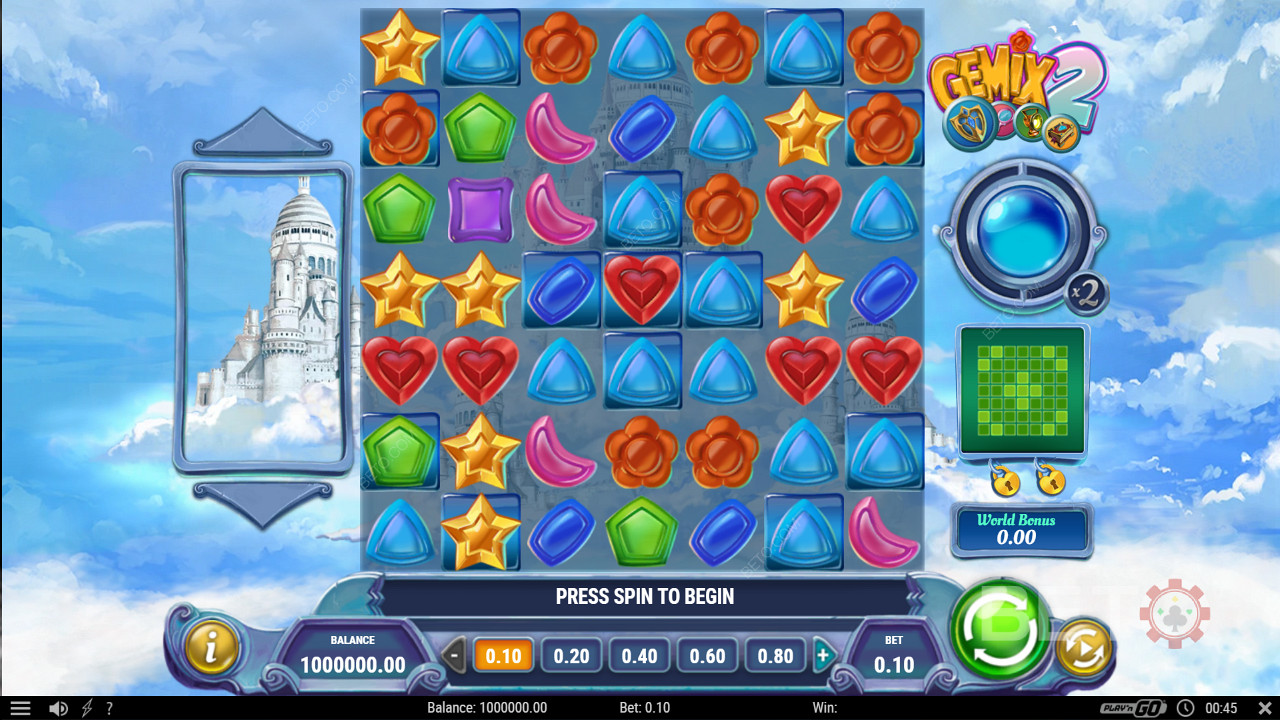1280x720 pixels.
Task: Switch the bet to 0.80
Action: (775, 656)
